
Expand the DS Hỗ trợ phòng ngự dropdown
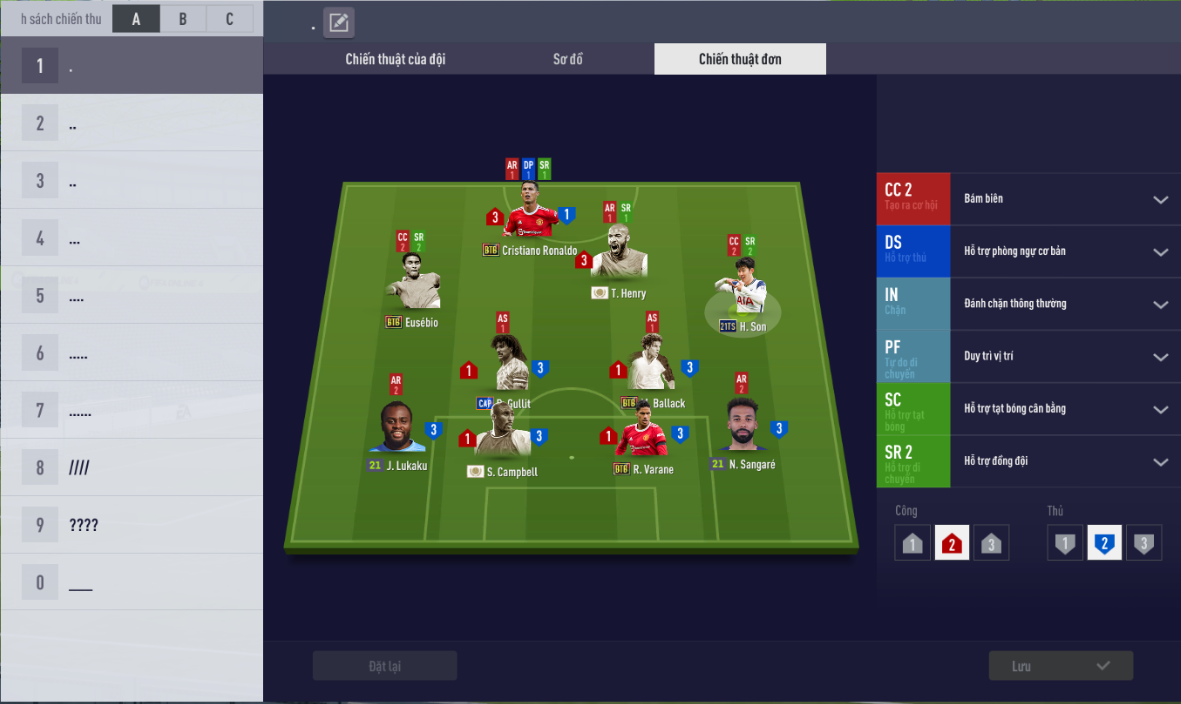coord(1160,252)
